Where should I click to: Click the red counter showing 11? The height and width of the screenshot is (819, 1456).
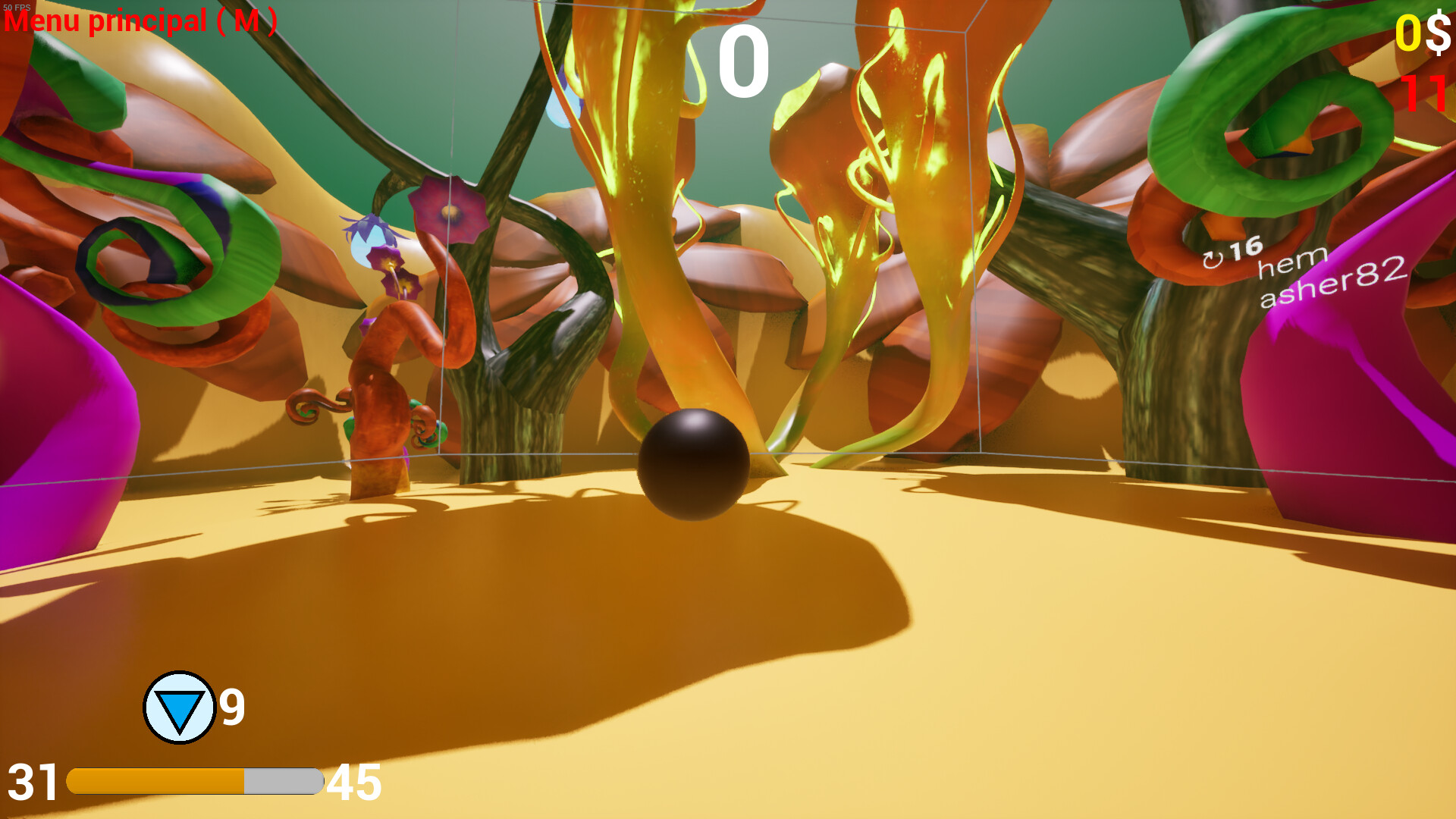pos(1424,94)
